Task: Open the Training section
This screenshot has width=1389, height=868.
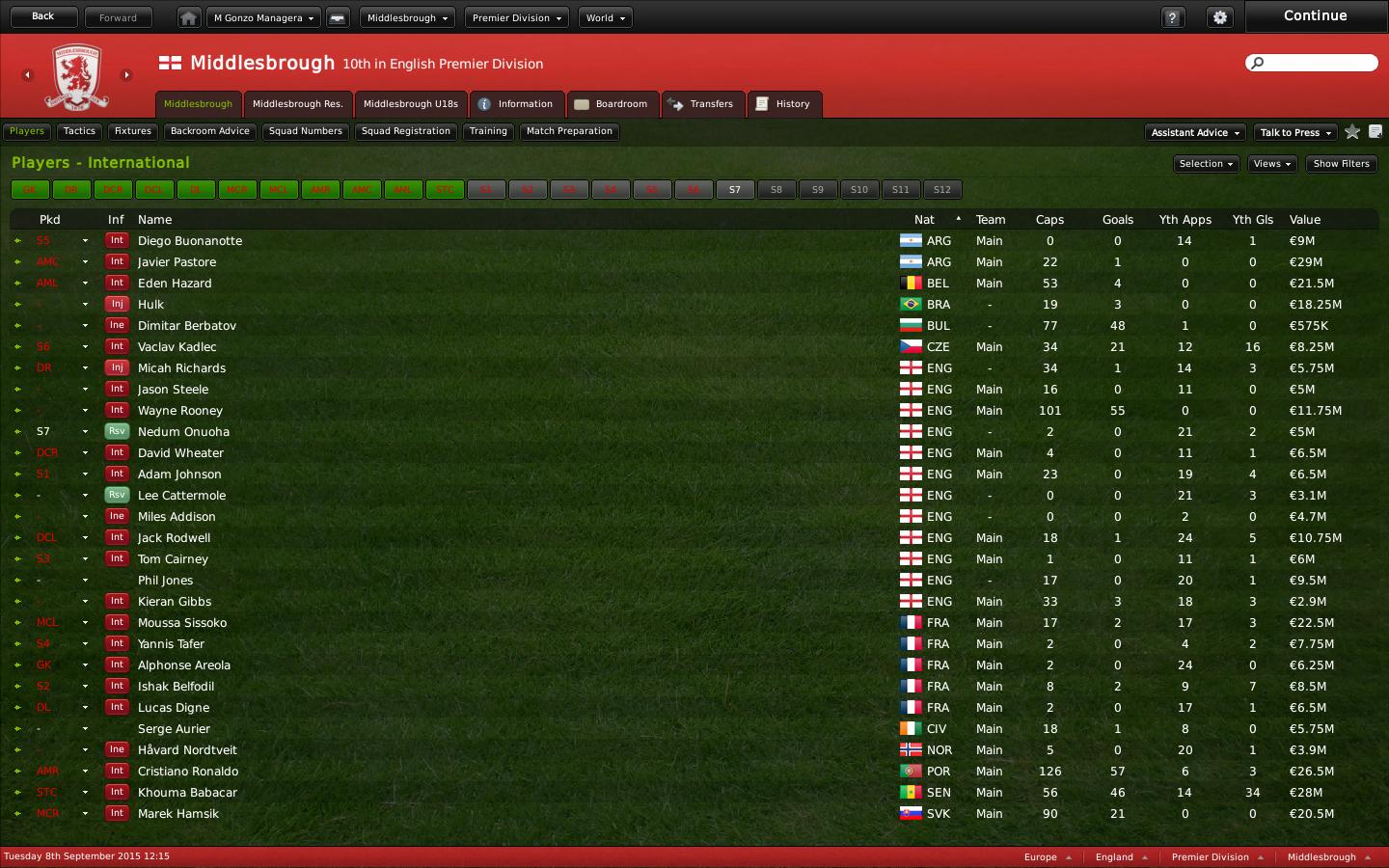Action: pyautogui.click(x=488, y=131)
